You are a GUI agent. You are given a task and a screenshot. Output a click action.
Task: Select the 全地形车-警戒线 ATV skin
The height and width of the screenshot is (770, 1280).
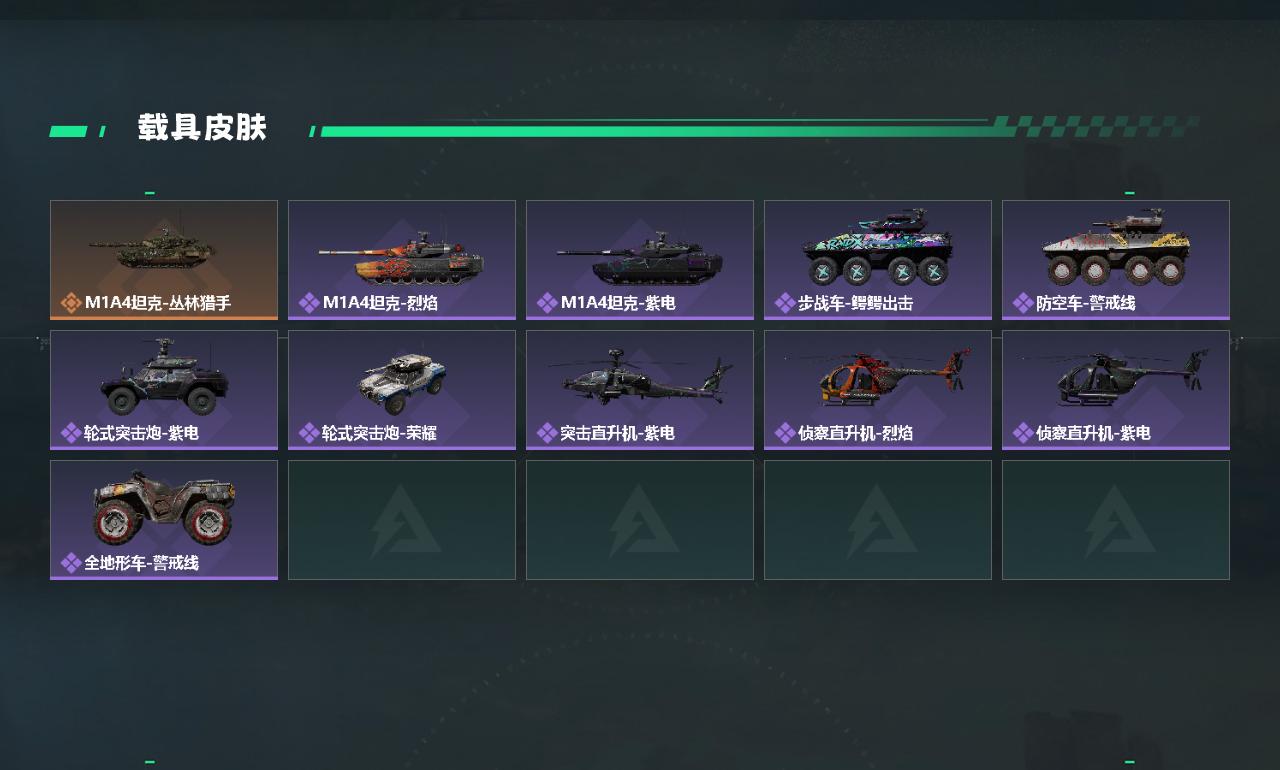(164, 519)
